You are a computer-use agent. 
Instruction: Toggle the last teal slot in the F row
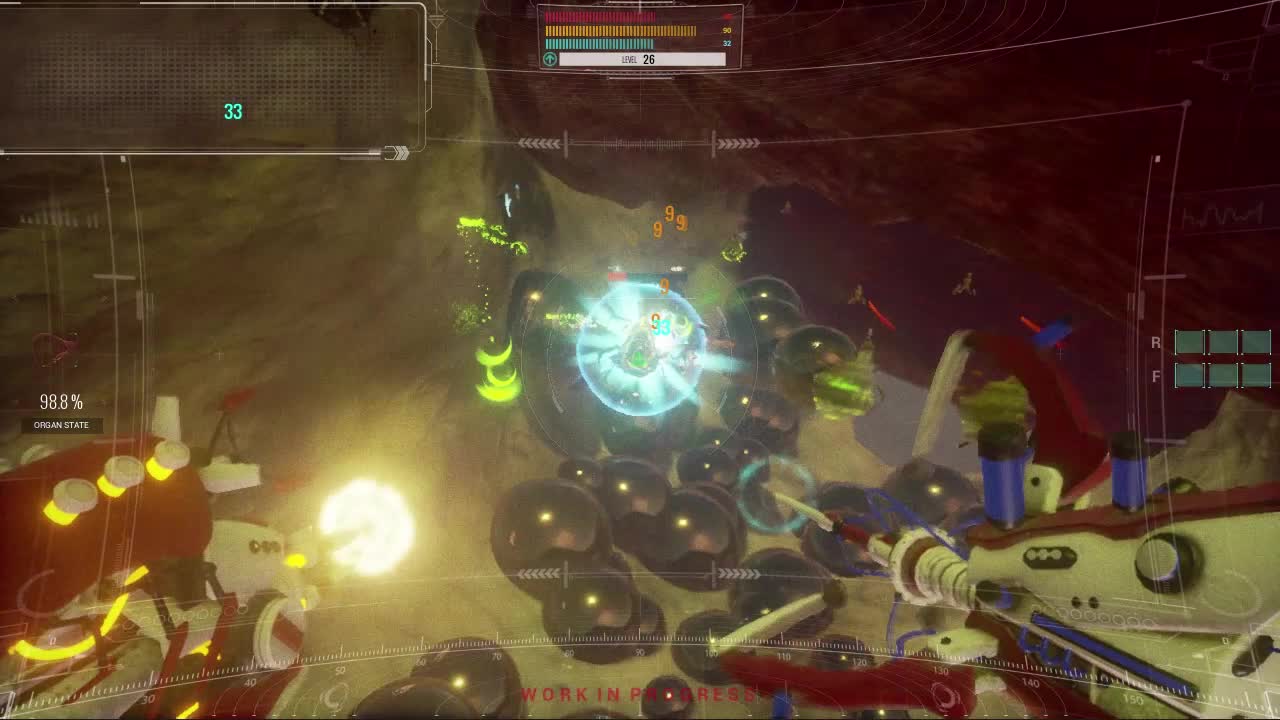1256,378
